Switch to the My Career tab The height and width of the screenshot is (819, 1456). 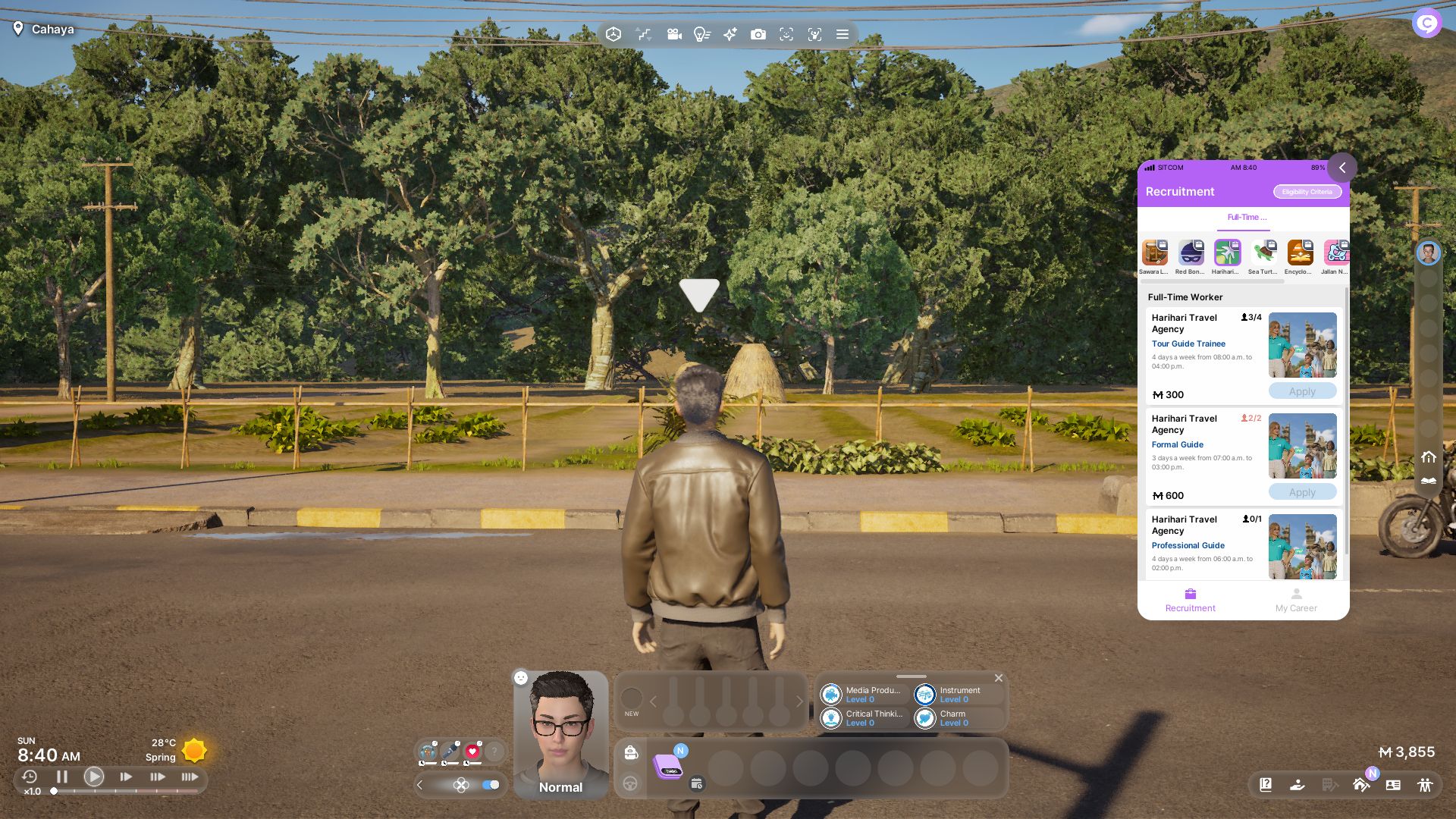(x=1296, y=600)
